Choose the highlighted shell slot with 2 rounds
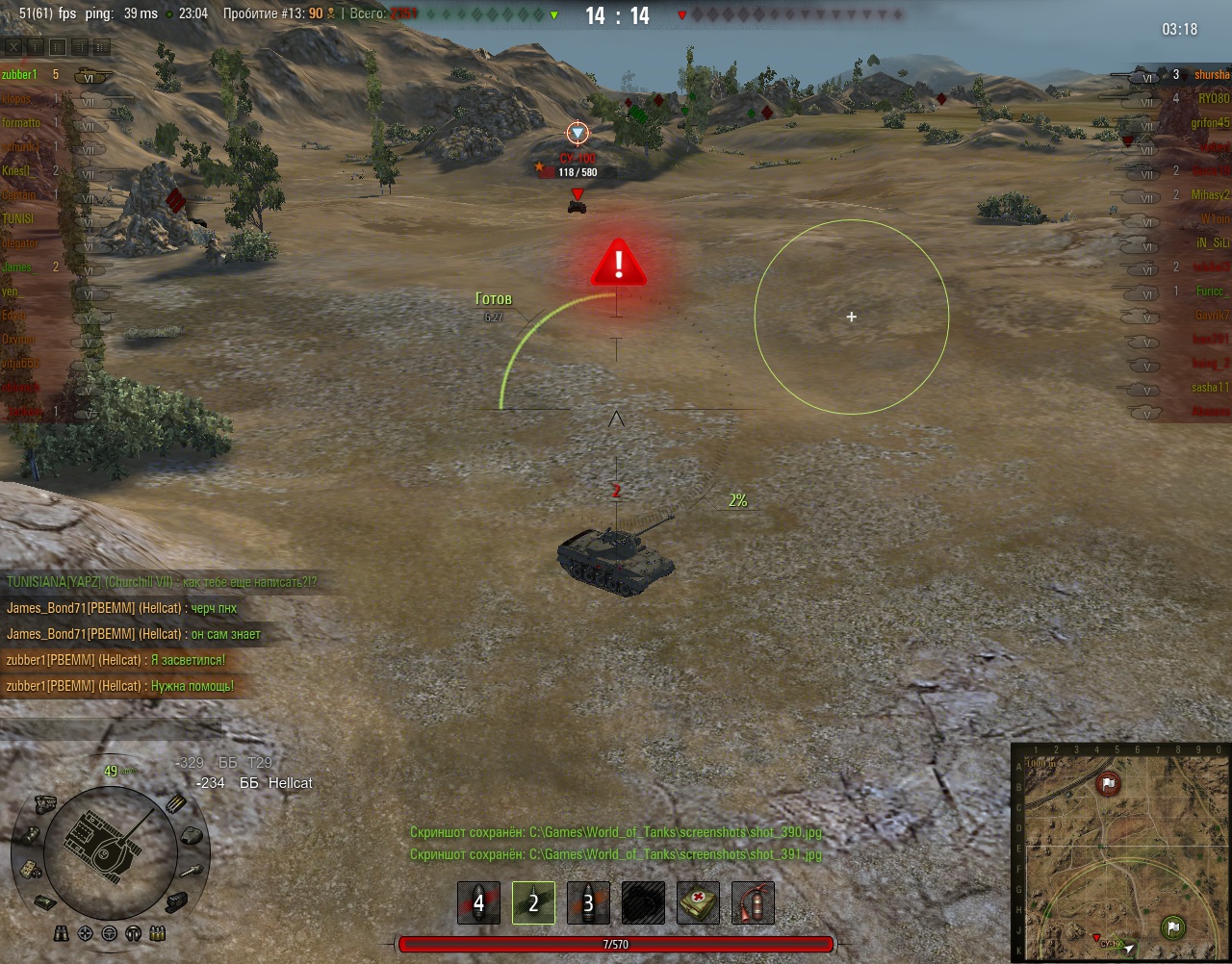The height and width of the screenshot is (964, 1232). [x=533, y=903]
